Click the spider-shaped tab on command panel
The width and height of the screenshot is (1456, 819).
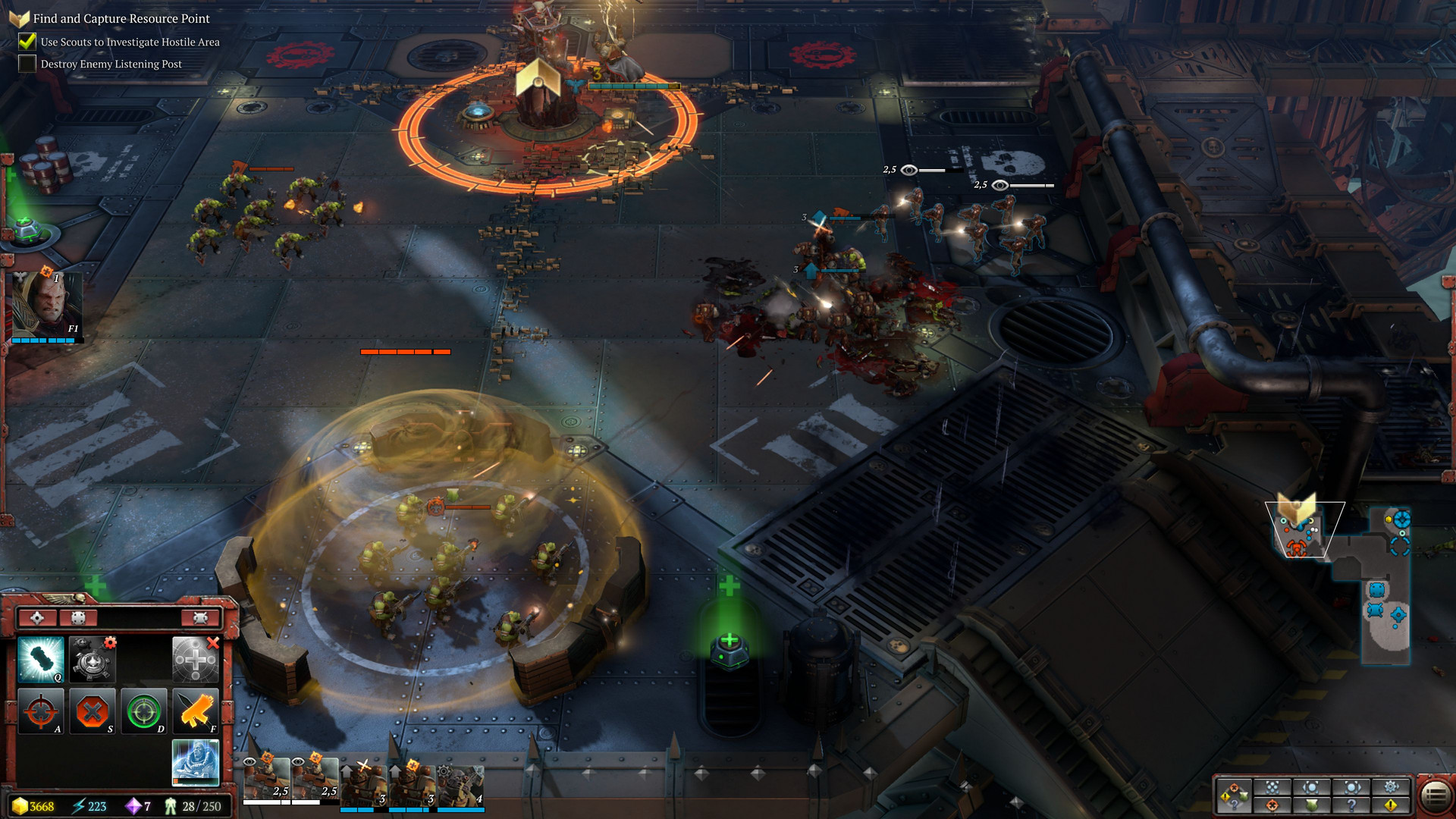pyautogui.click(x=200, y=618)
